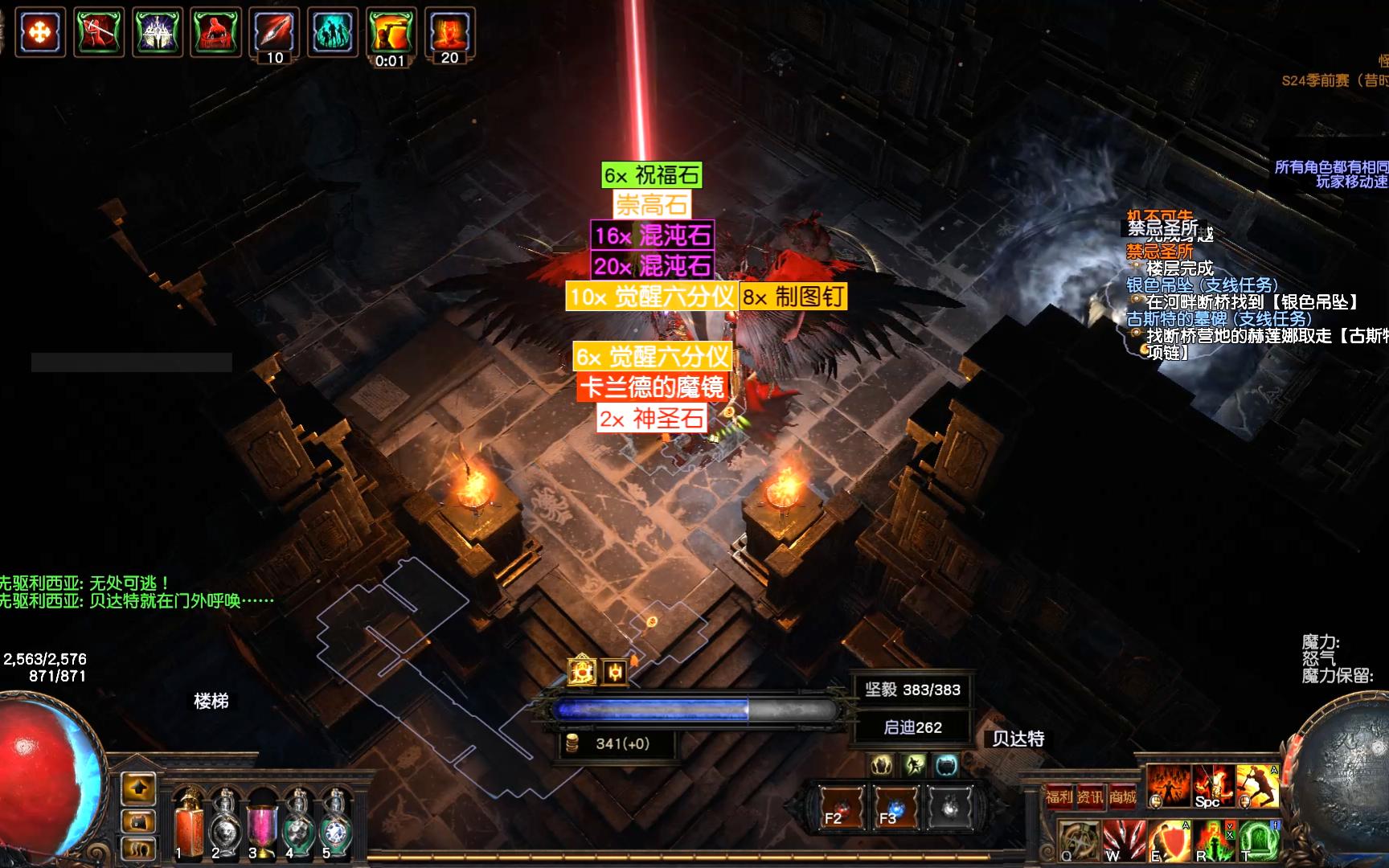Open the 资讯 news button
Screen dimensions: 1389x868
[x=1090, y=796]
